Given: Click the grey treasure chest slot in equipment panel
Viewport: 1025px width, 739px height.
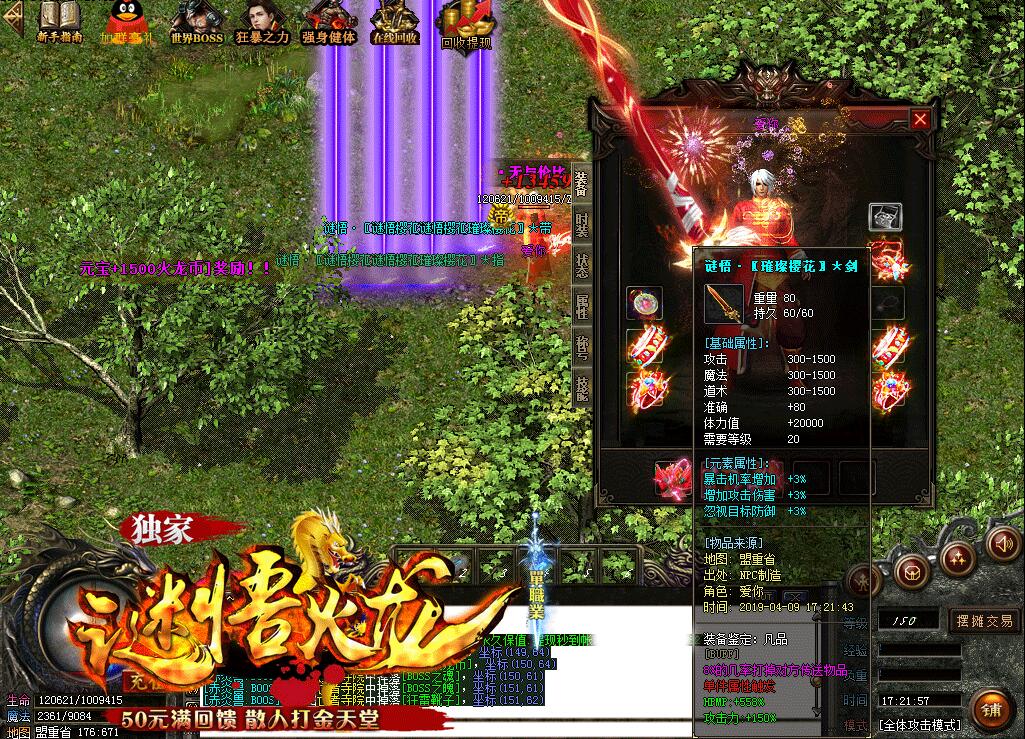Looking at the screenshot, I should (x=885, y=216).
